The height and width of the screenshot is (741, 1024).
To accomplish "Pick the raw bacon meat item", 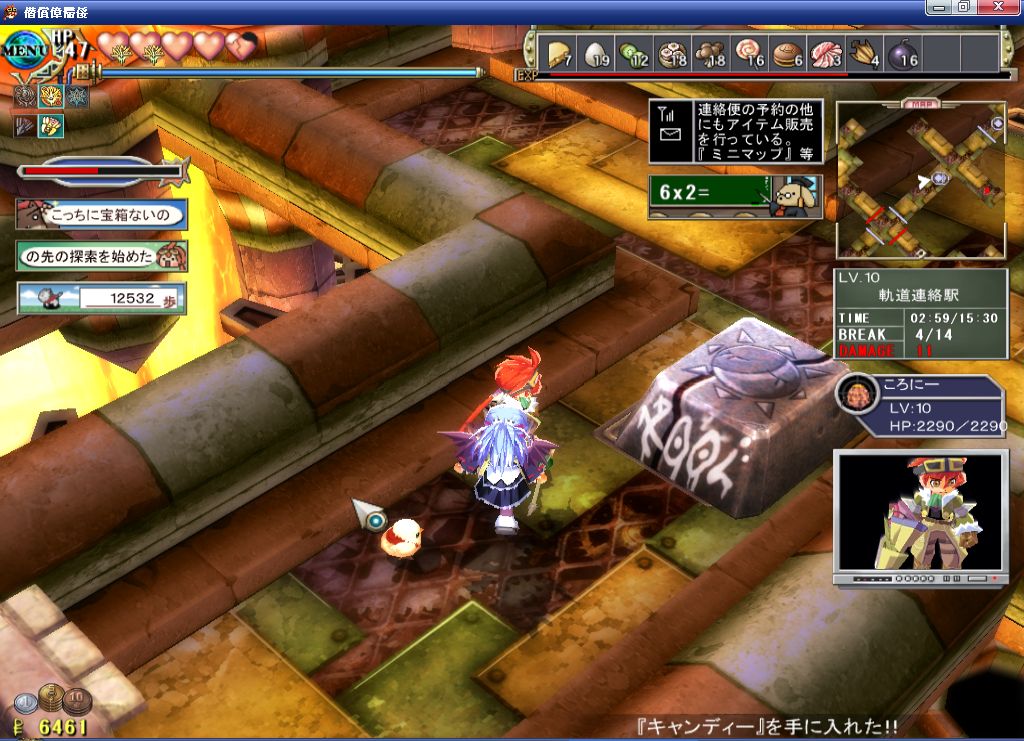I will click(x=825, y=53).
